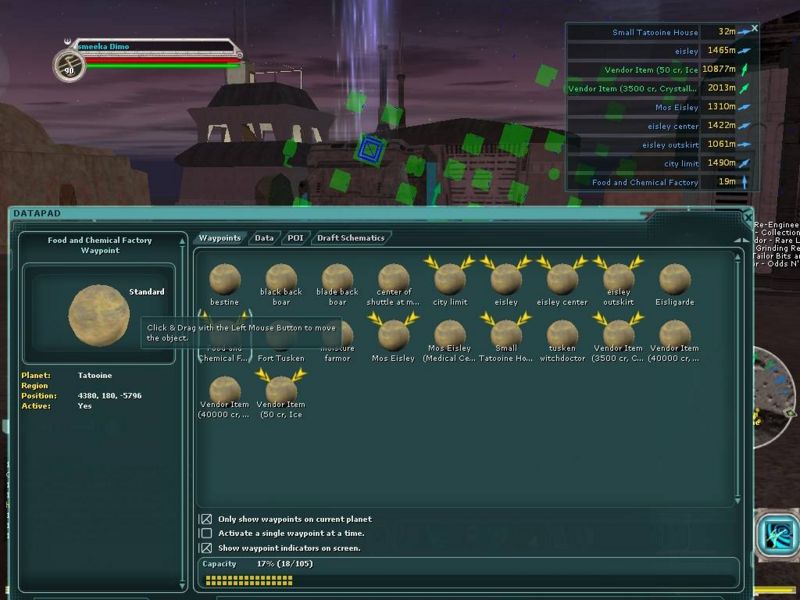The width and height of the screenshot is (800, 600).
Task: Choose the city limit waypoint
Action: point(450,279)
